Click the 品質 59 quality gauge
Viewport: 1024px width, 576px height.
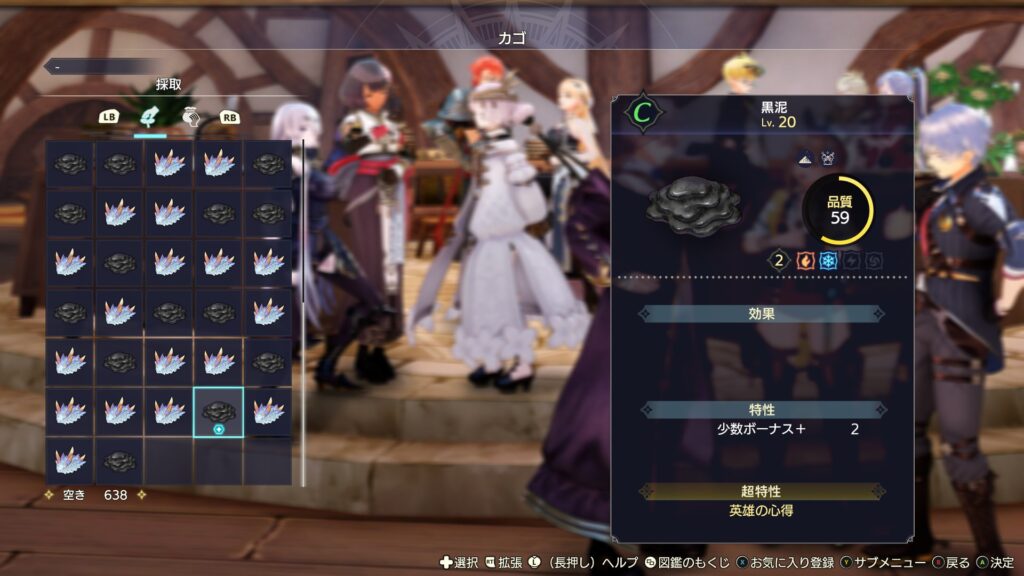pos(839,210)
